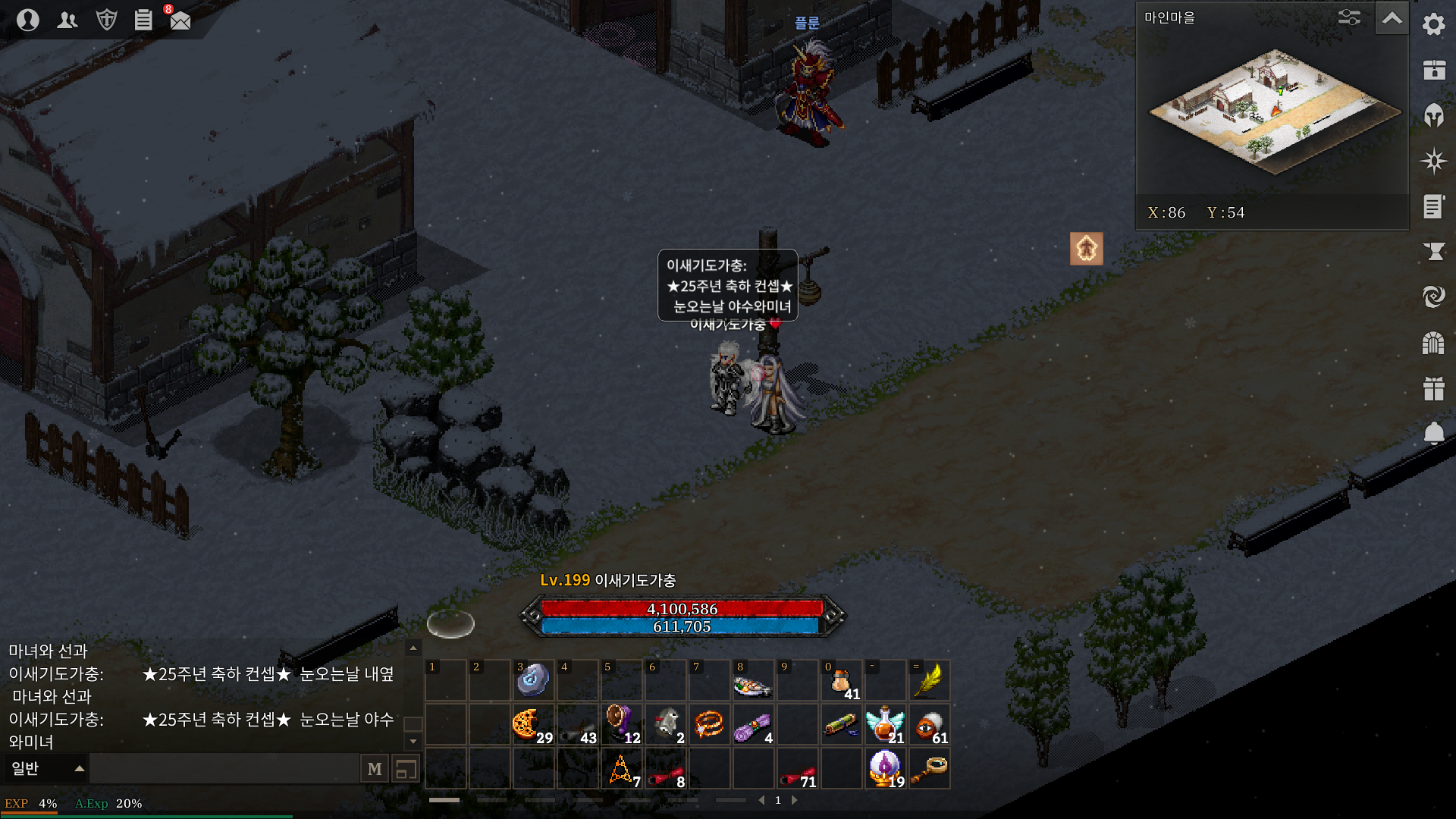The width and height of the screenshot is (1456, 819).
Task: Open the mailbox with 8 unread
Action: 180,20
